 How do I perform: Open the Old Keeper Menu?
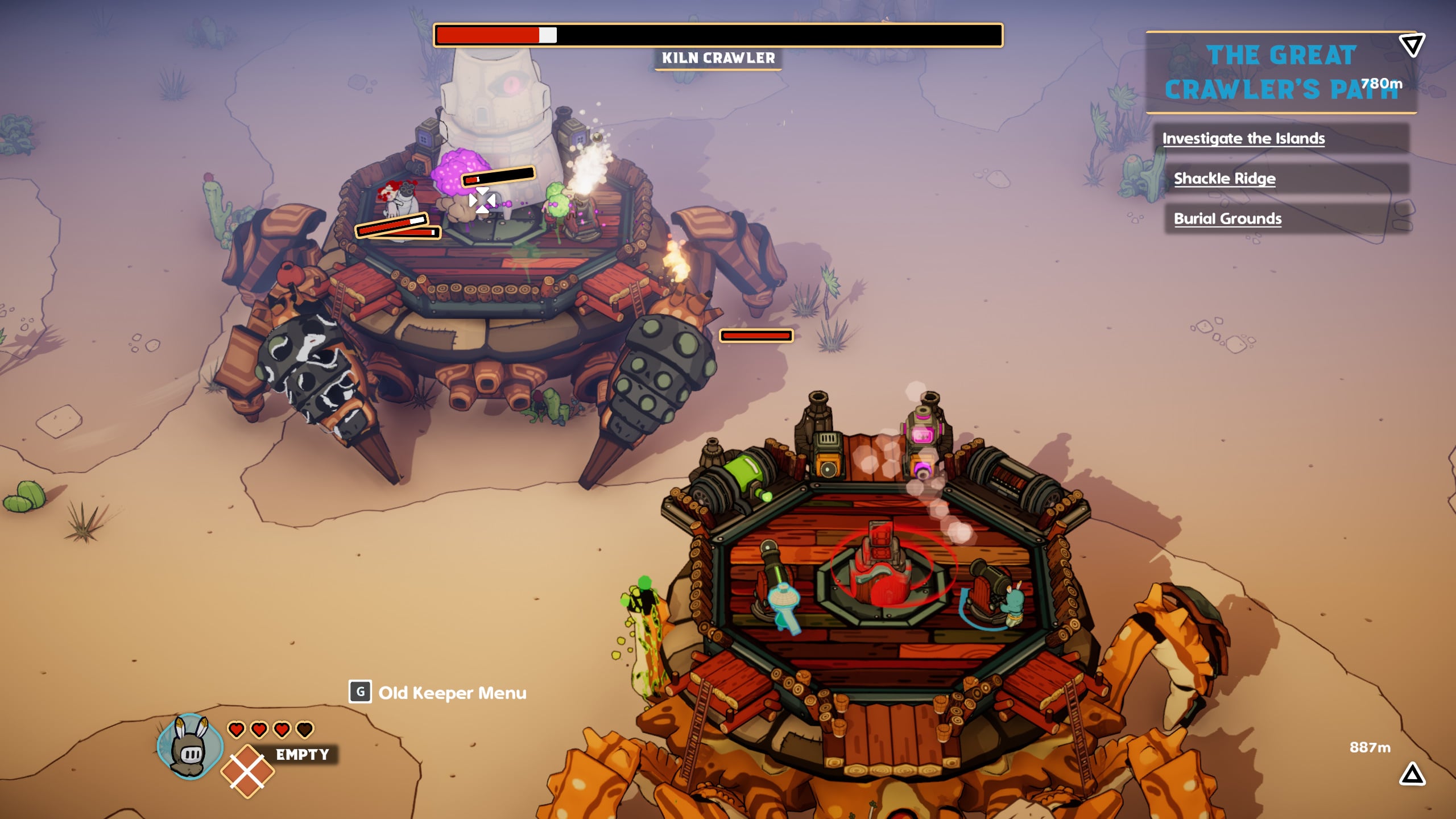point(438,693)
